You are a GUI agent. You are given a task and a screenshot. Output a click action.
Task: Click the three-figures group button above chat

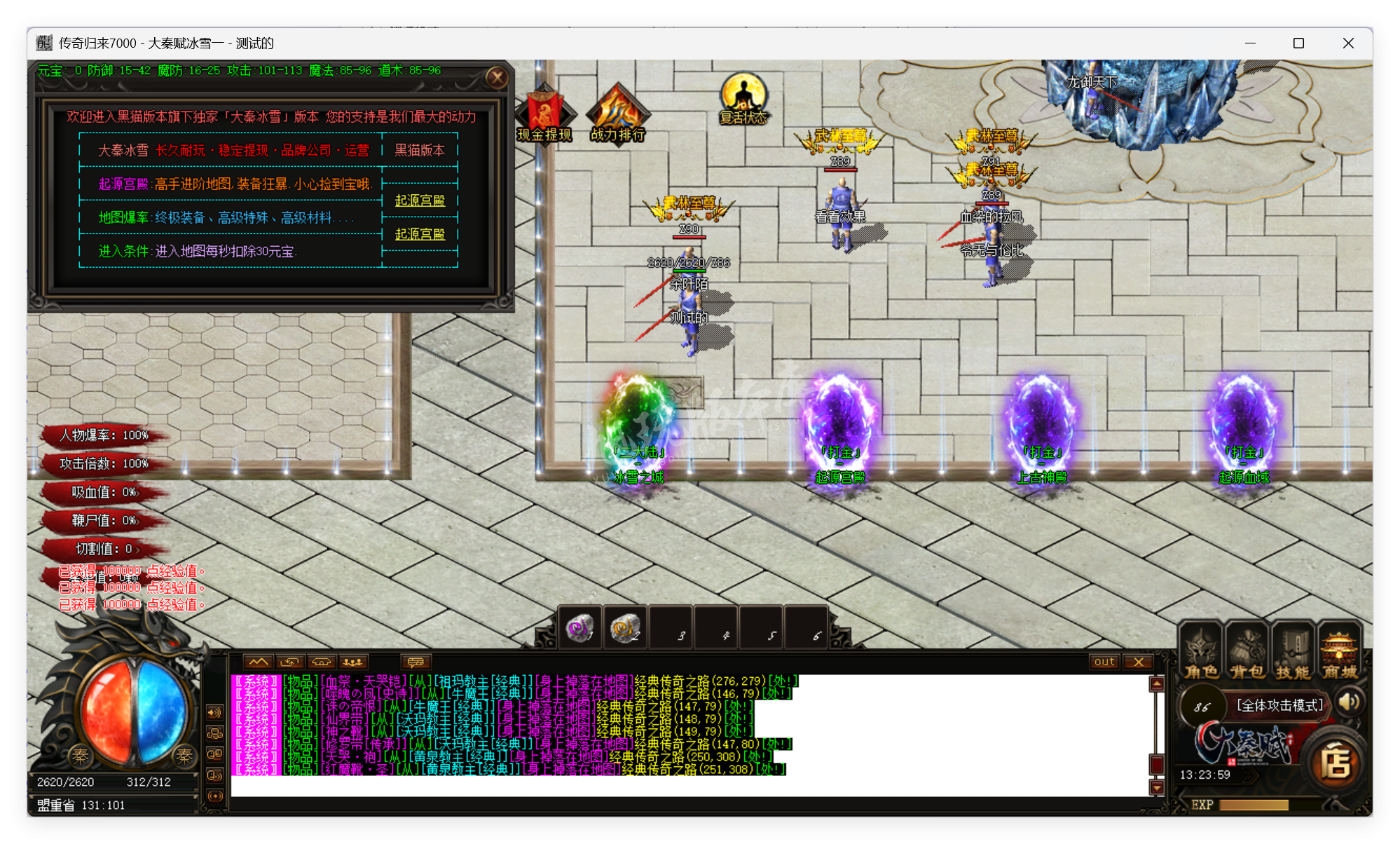coord(353,662)
